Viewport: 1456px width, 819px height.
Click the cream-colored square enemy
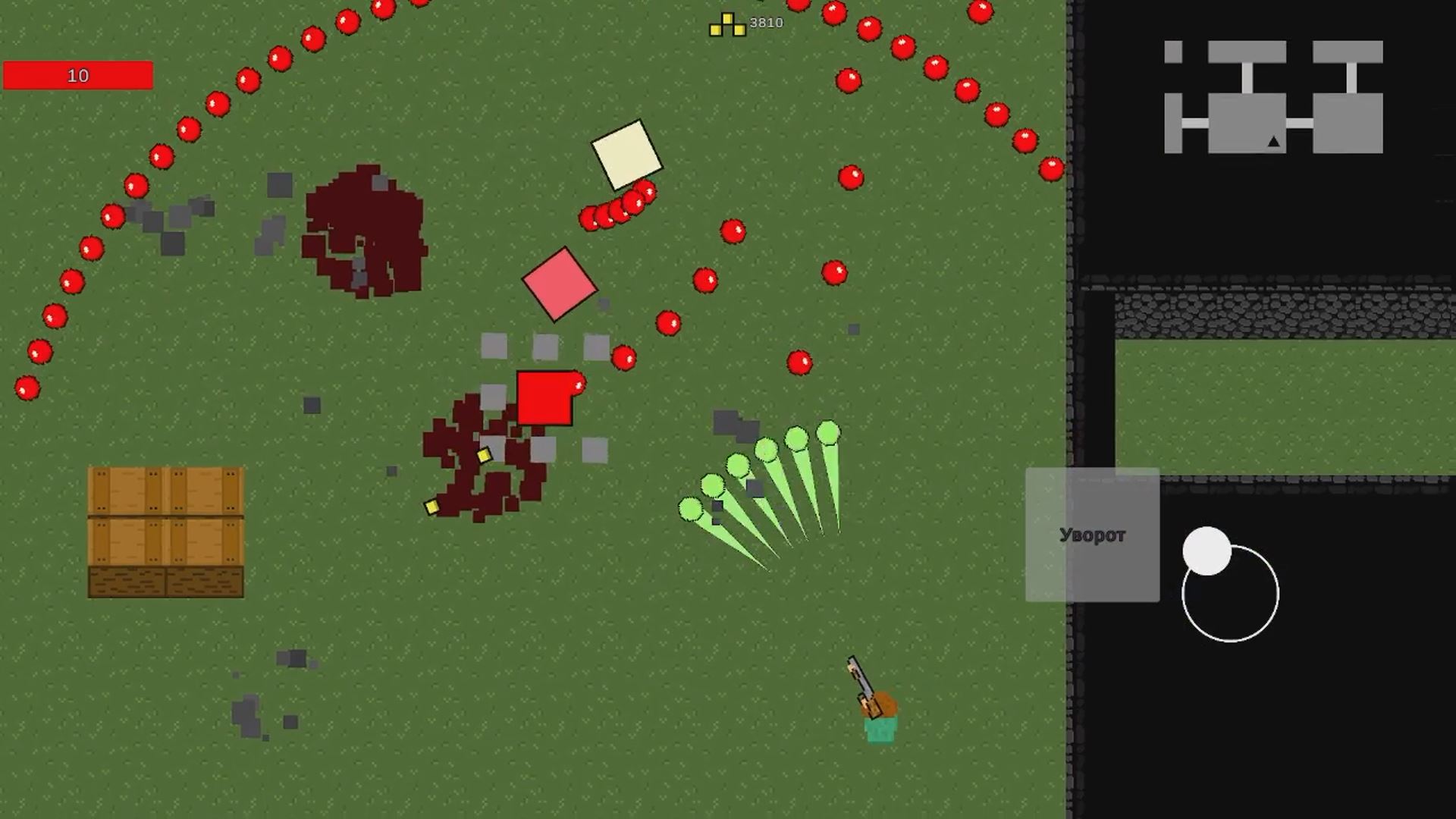click(626, 155)
